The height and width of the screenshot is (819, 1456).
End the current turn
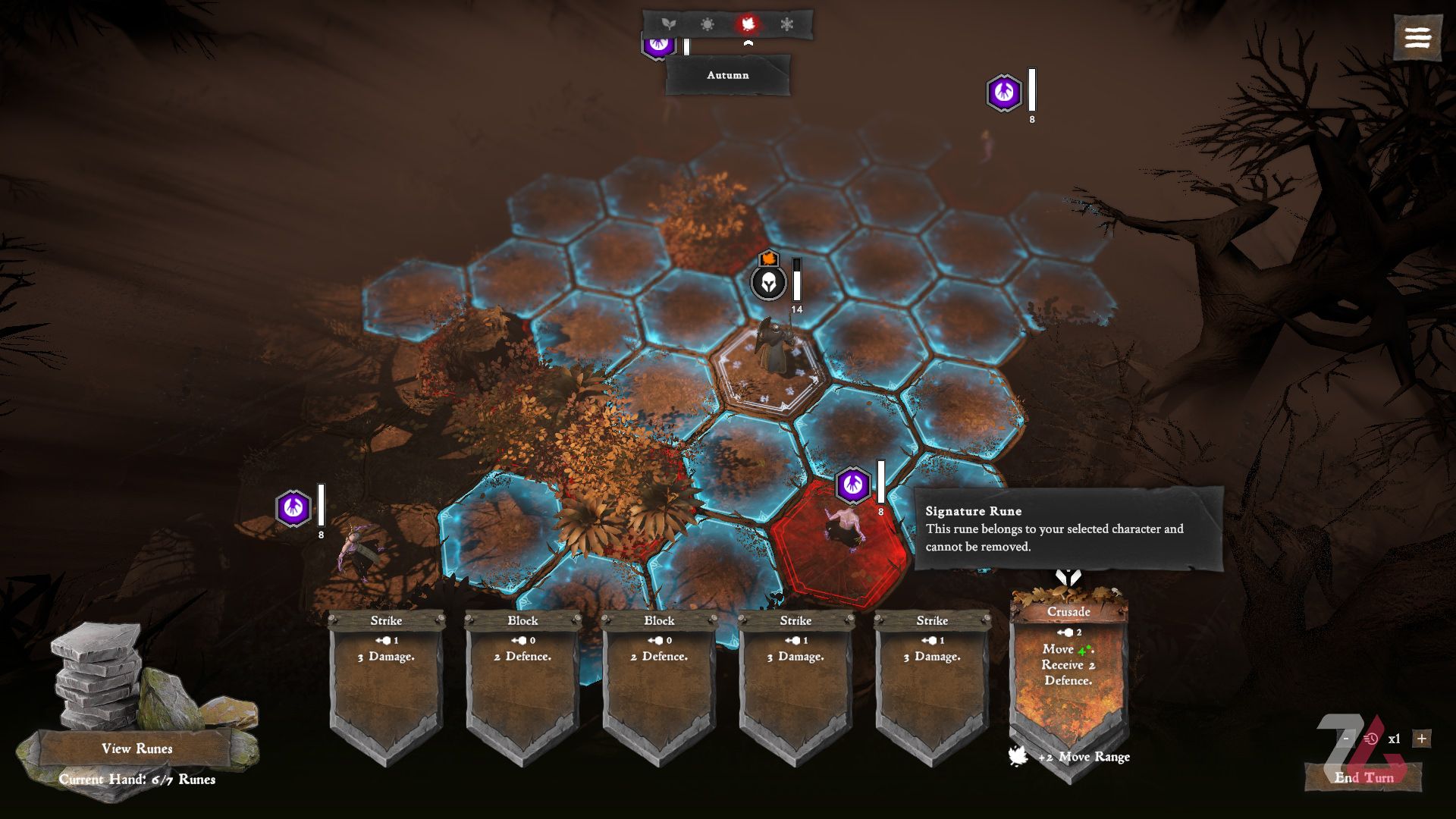pyautogui.click(x=1363, y=777)
